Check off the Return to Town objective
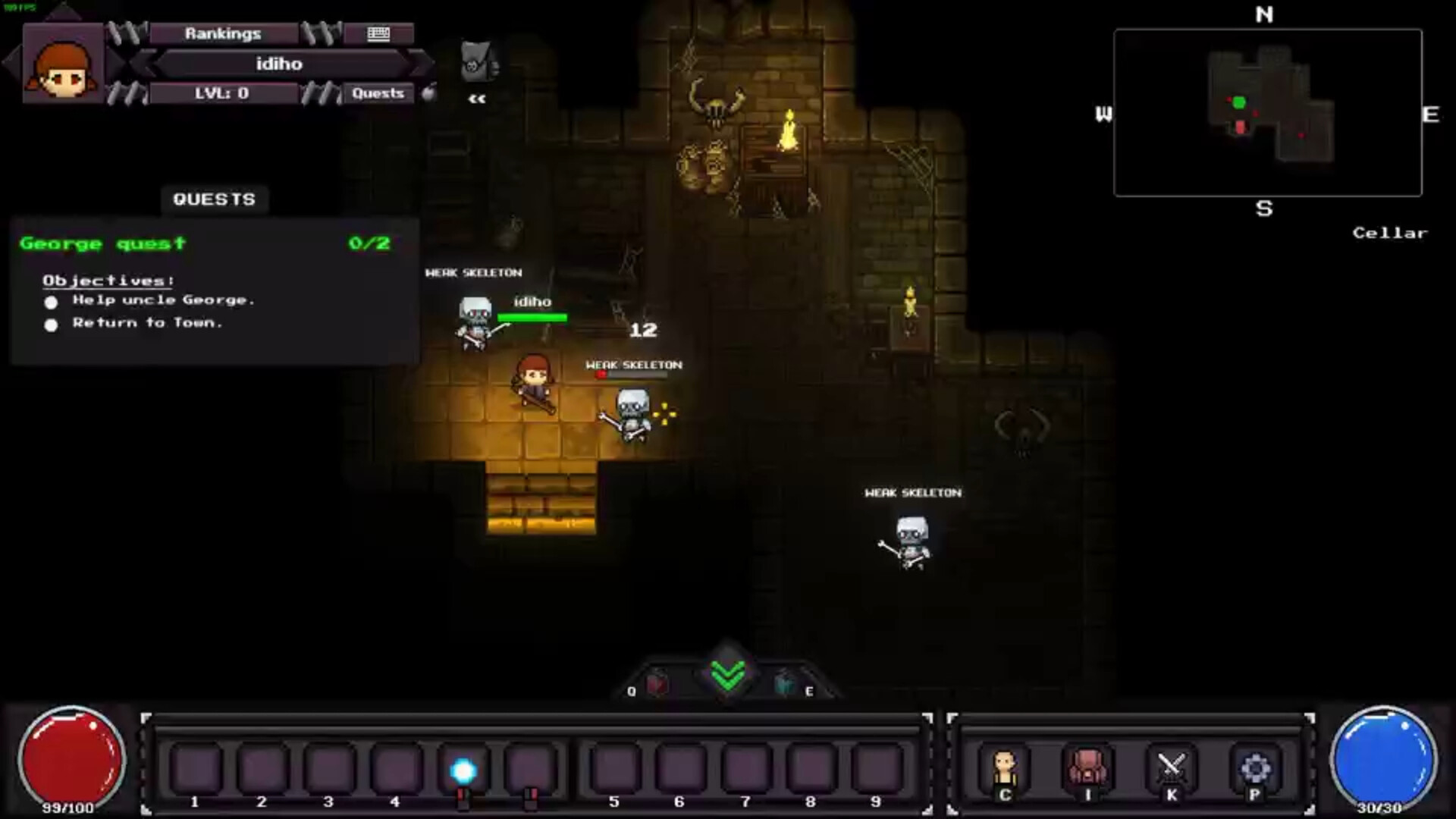 [x=51, y=325]
